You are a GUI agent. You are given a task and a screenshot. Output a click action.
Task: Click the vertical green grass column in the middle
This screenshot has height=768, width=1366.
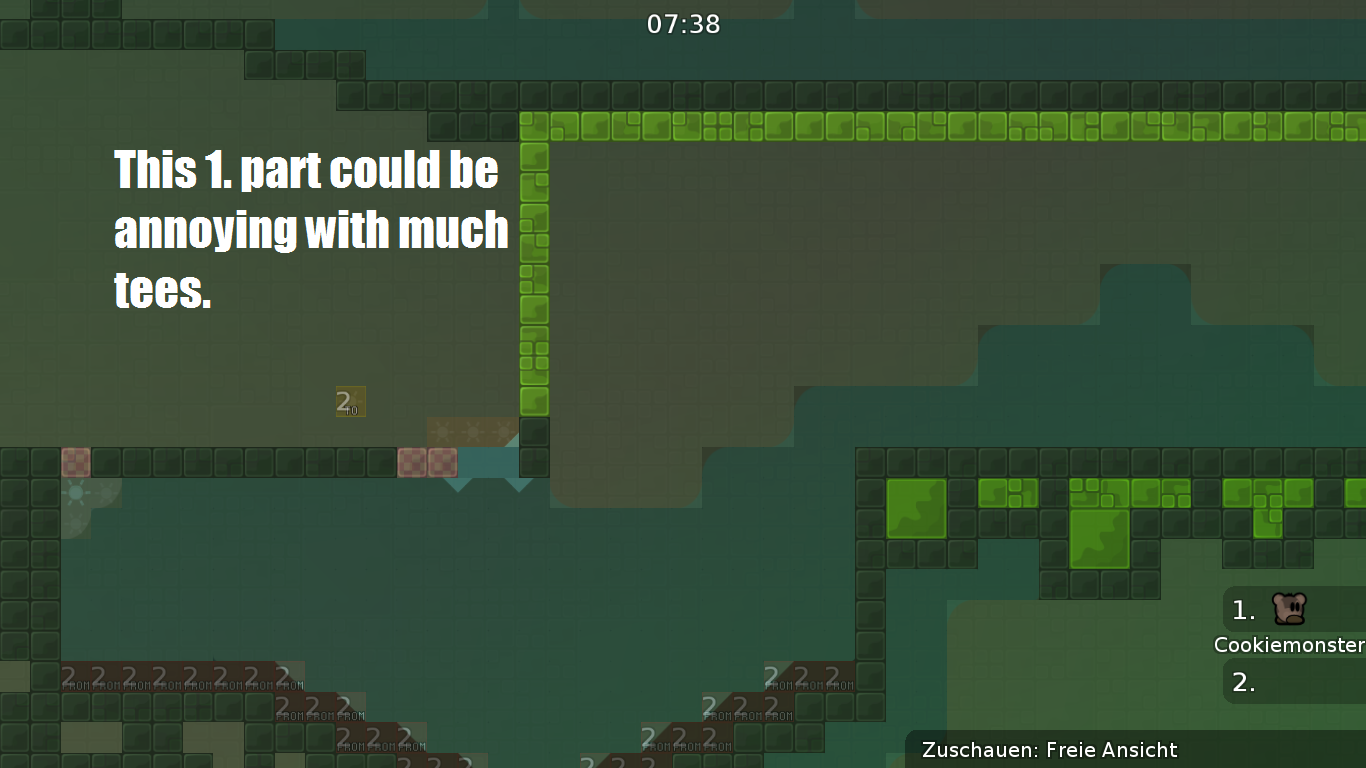point(532,270)
